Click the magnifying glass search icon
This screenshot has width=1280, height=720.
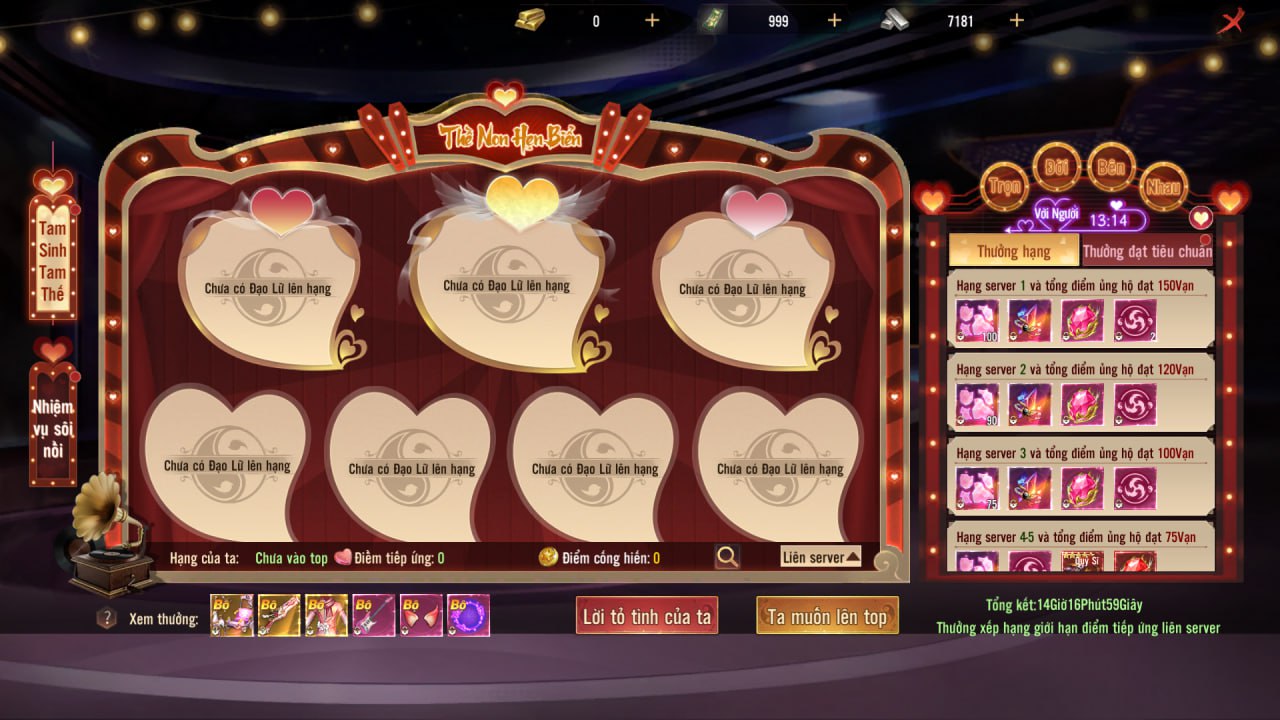(727, 557)
